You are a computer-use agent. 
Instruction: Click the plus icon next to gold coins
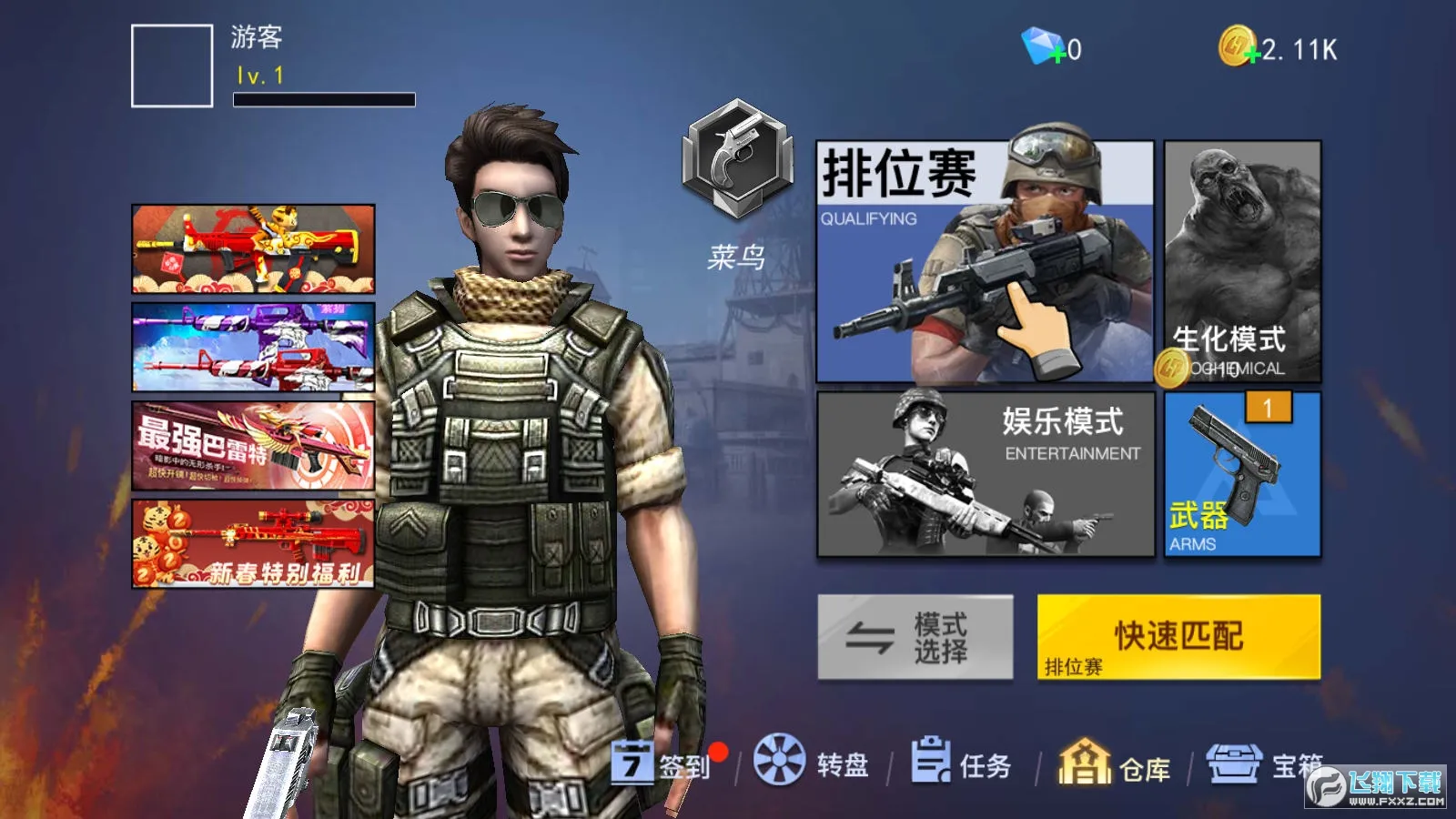pyautogui.click(x=1253, y=55)
